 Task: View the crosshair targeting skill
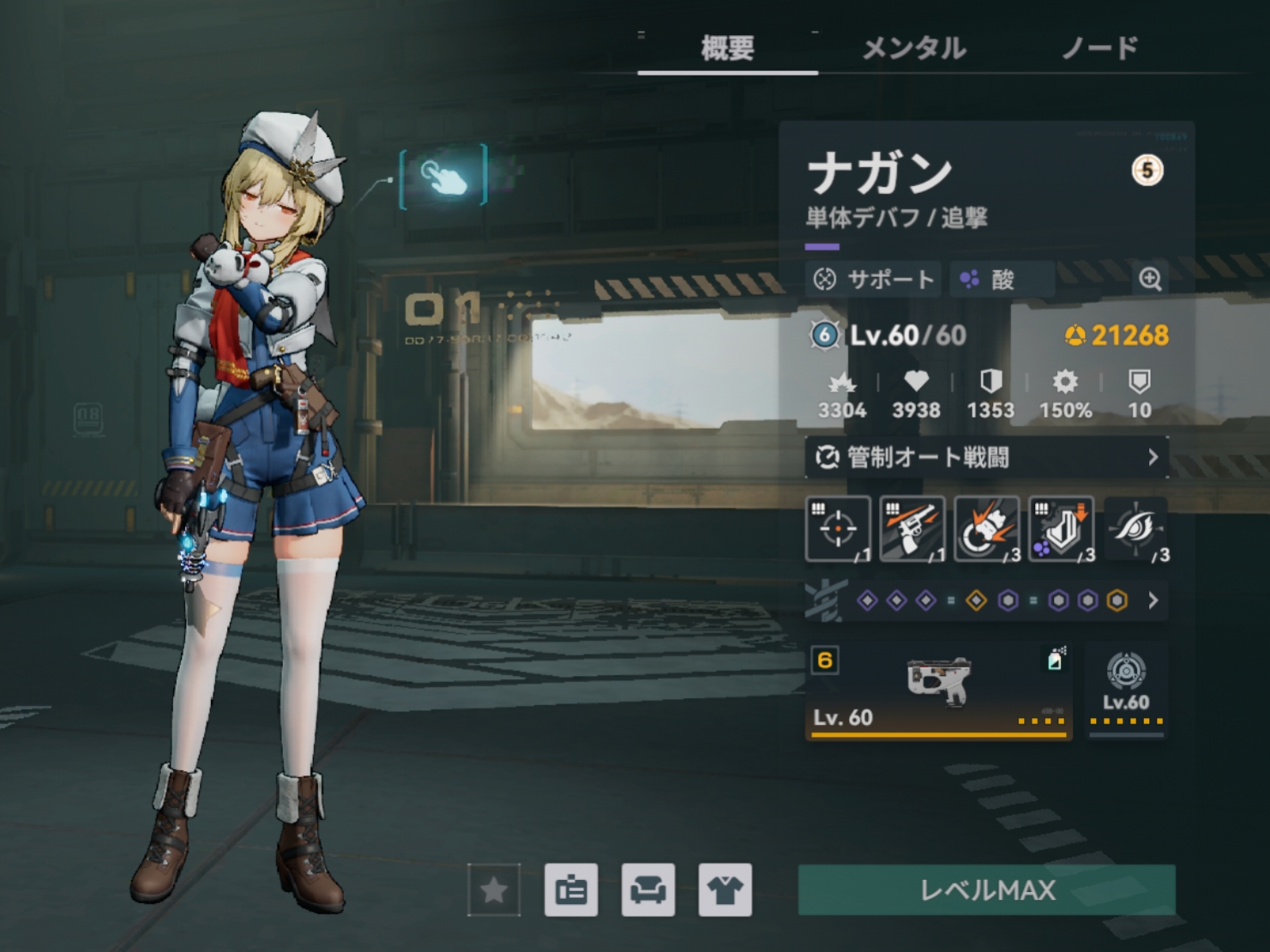[x=838, y=529]
